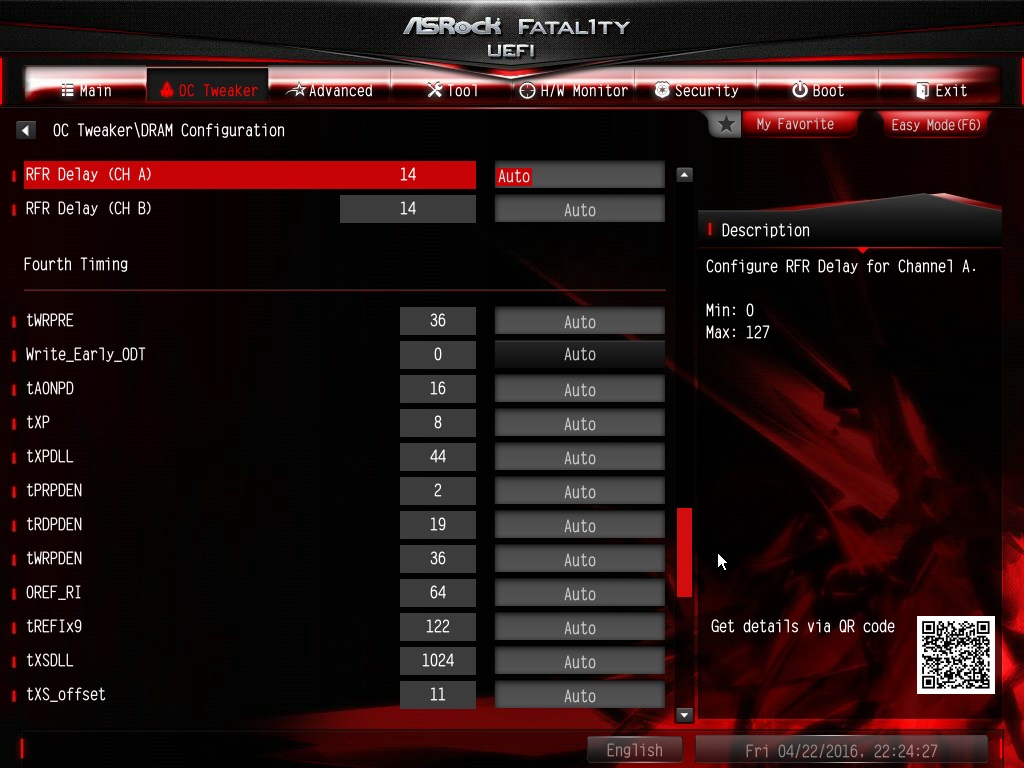Click the back arrow beside the breadcrumb

[x=26, y=130]
